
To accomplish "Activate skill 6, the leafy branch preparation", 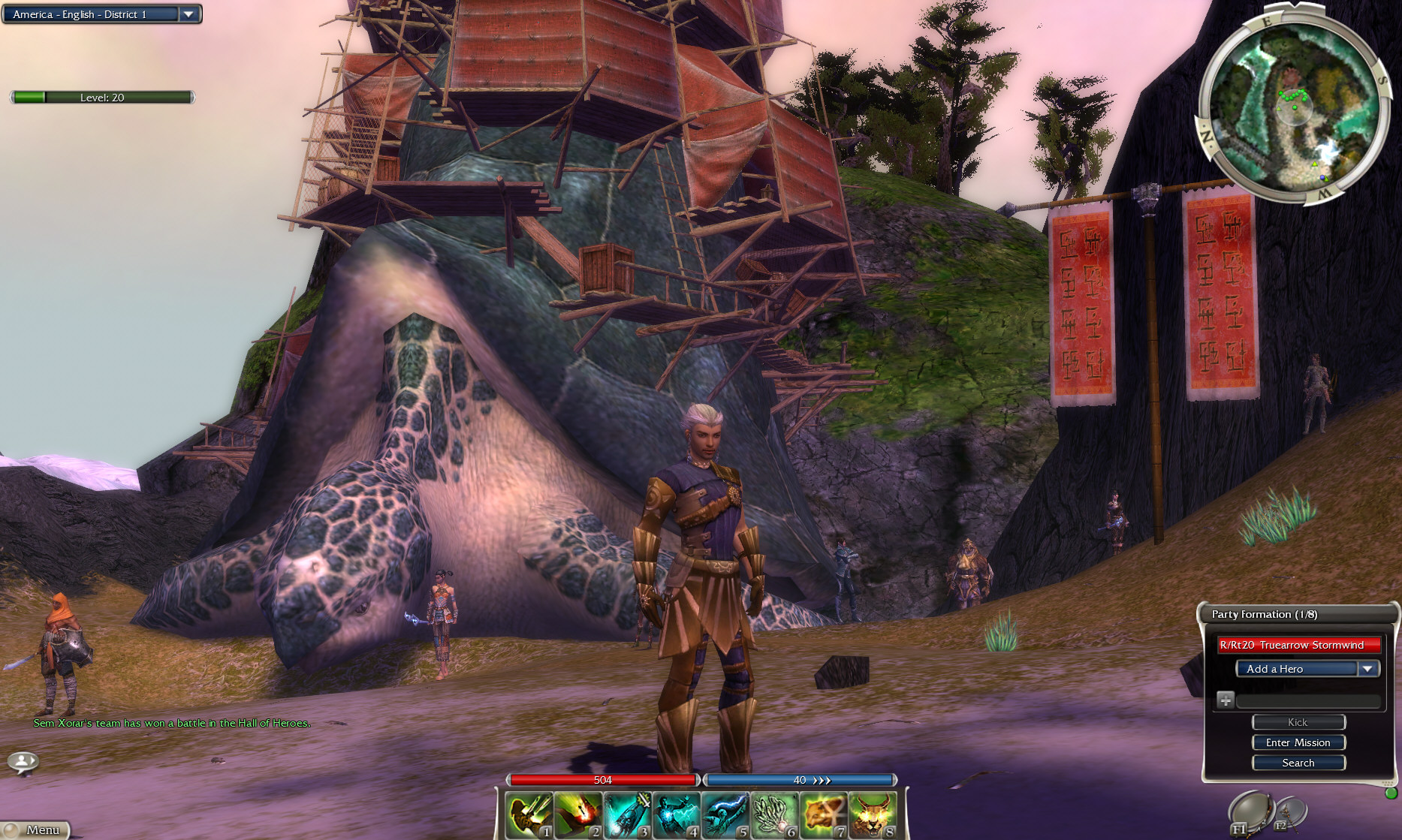I will coord(774,815).
